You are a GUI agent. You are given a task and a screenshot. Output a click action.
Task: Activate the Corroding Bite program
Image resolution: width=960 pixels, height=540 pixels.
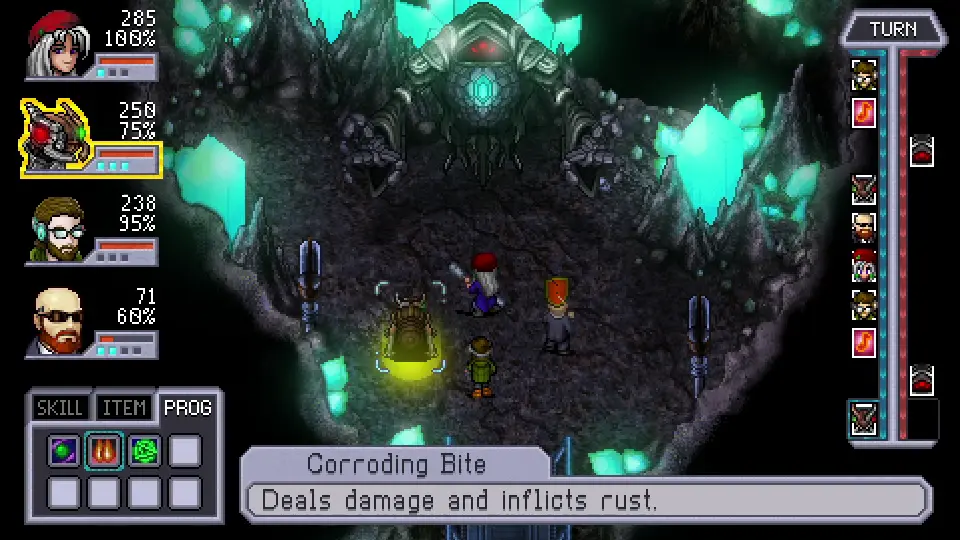pos(104,452)
